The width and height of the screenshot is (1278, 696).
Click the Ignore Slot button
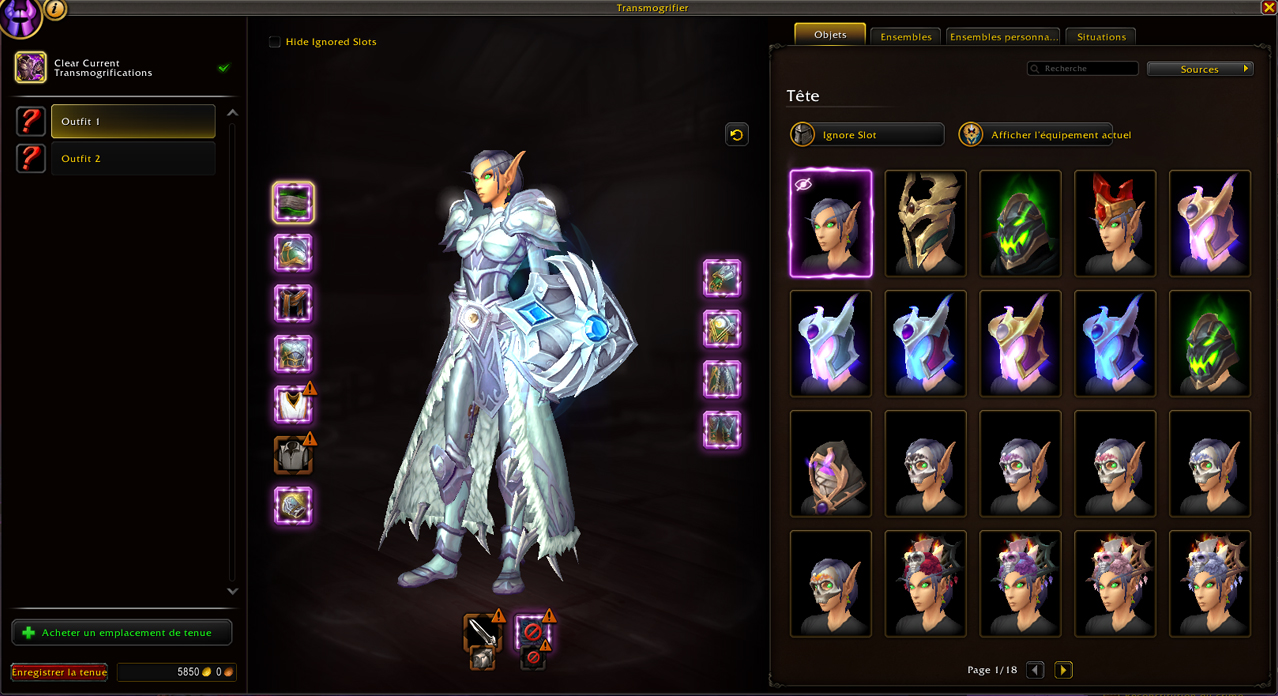click(x=866, y=135)
